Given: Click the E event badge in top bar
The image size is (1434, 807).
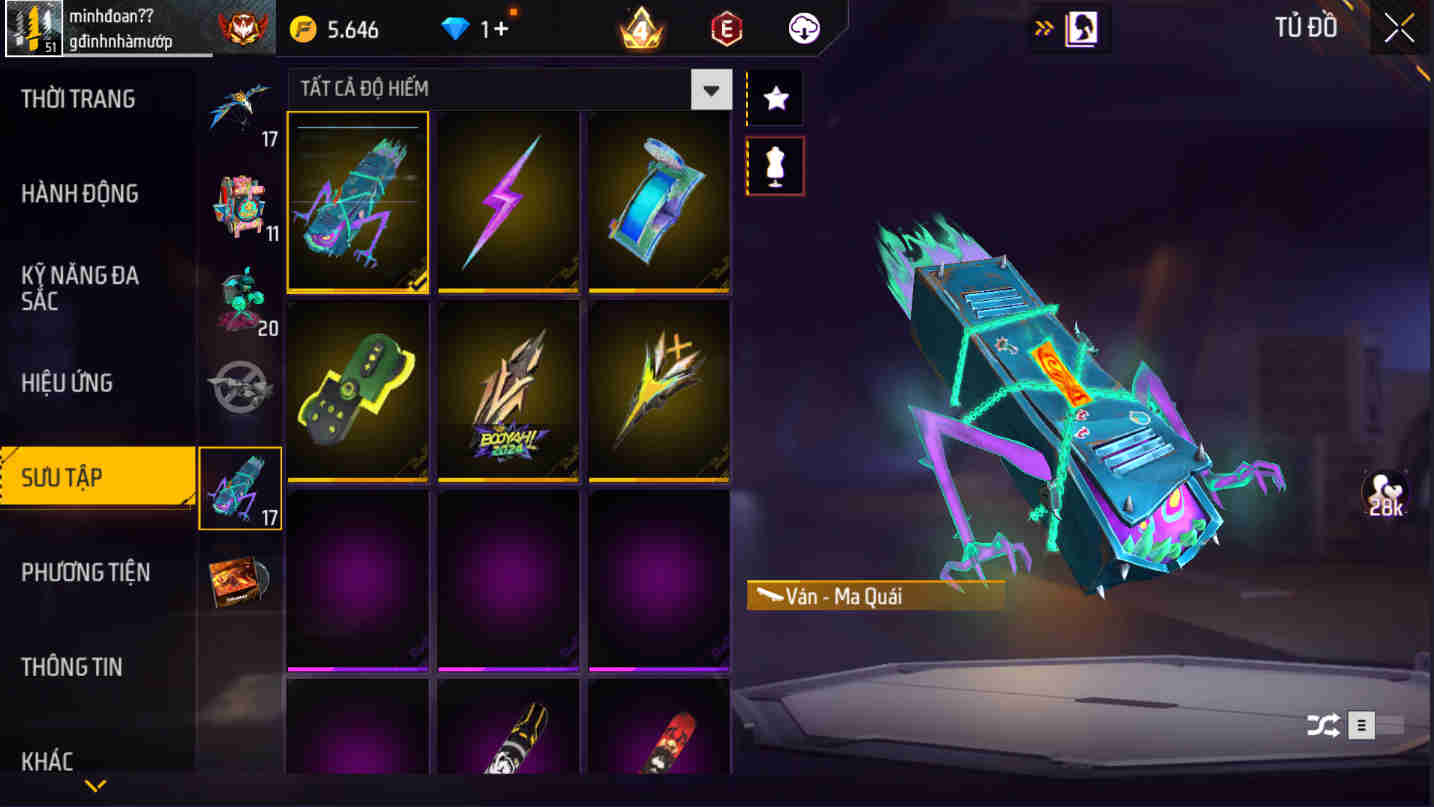Looking at the screenshot, I should (x=725, y=29).
